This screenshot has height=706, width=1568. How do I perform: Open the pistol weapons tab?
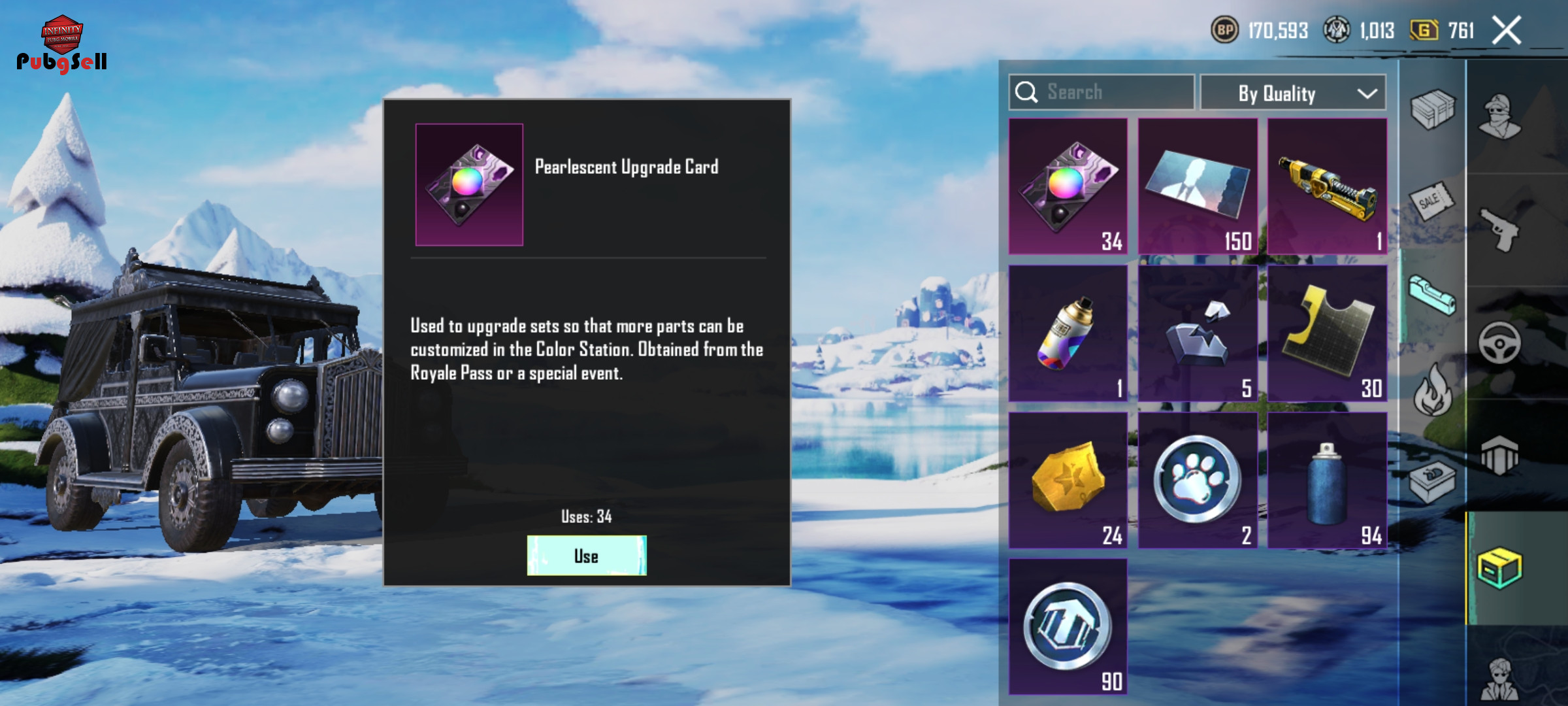pyautogui.click(x=1500, y=229)
